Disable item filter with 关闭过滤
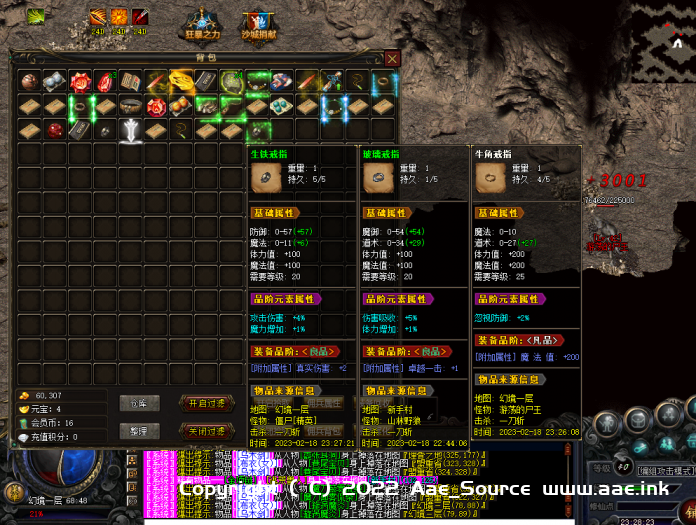 click(x=208, y=431)
